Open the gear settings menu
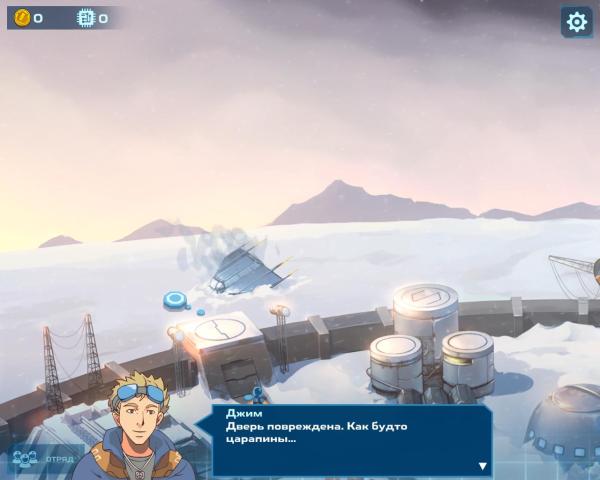 pyautogui.click(x=576, y=21)
